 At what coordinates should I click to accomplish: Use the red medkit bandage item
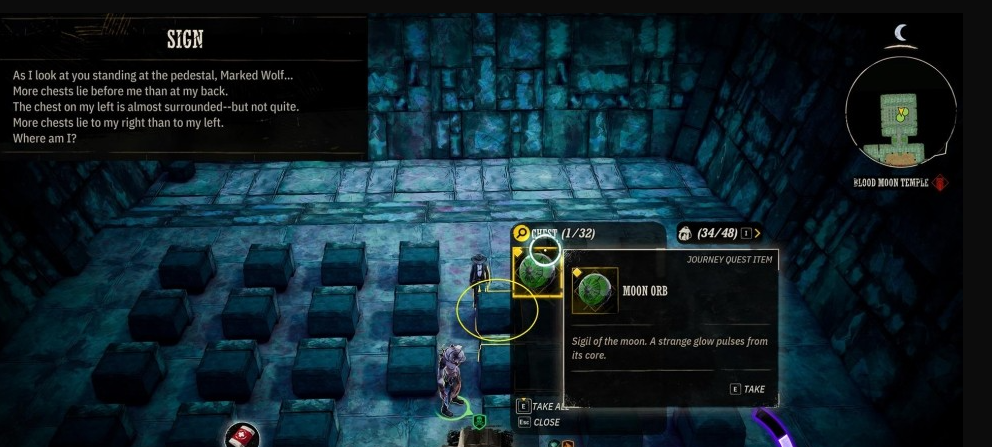pos(242,436)
